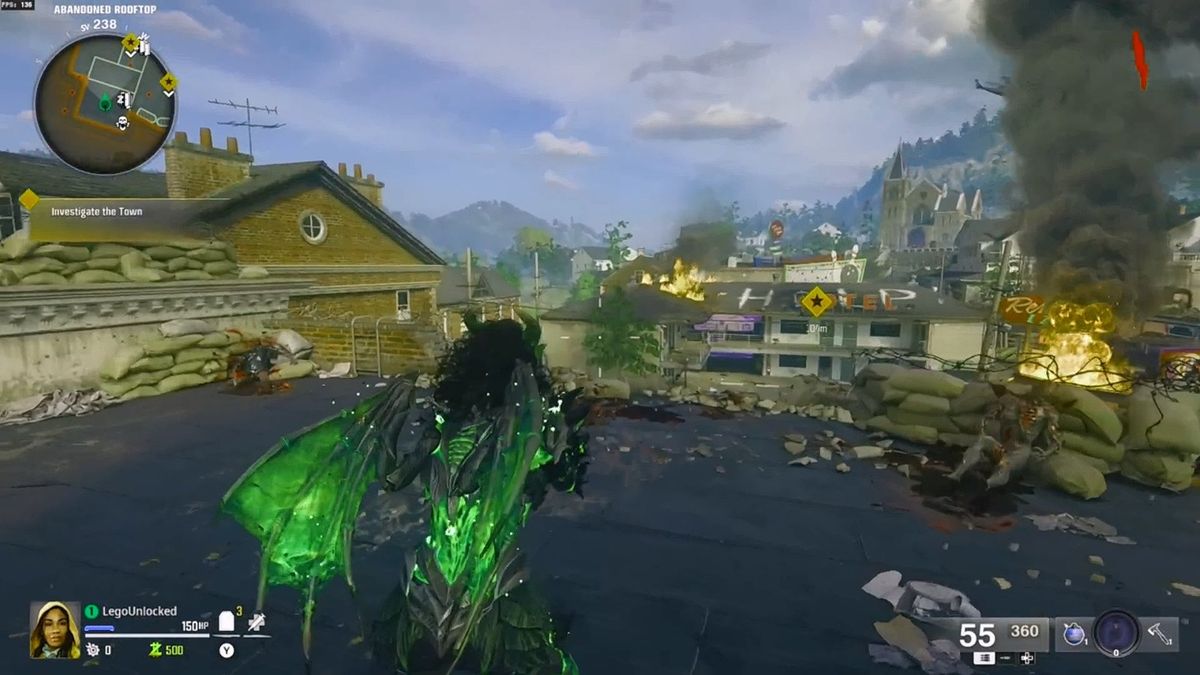
Task: Select the blue tactical grenade icon
Action: coord(1075,634)
